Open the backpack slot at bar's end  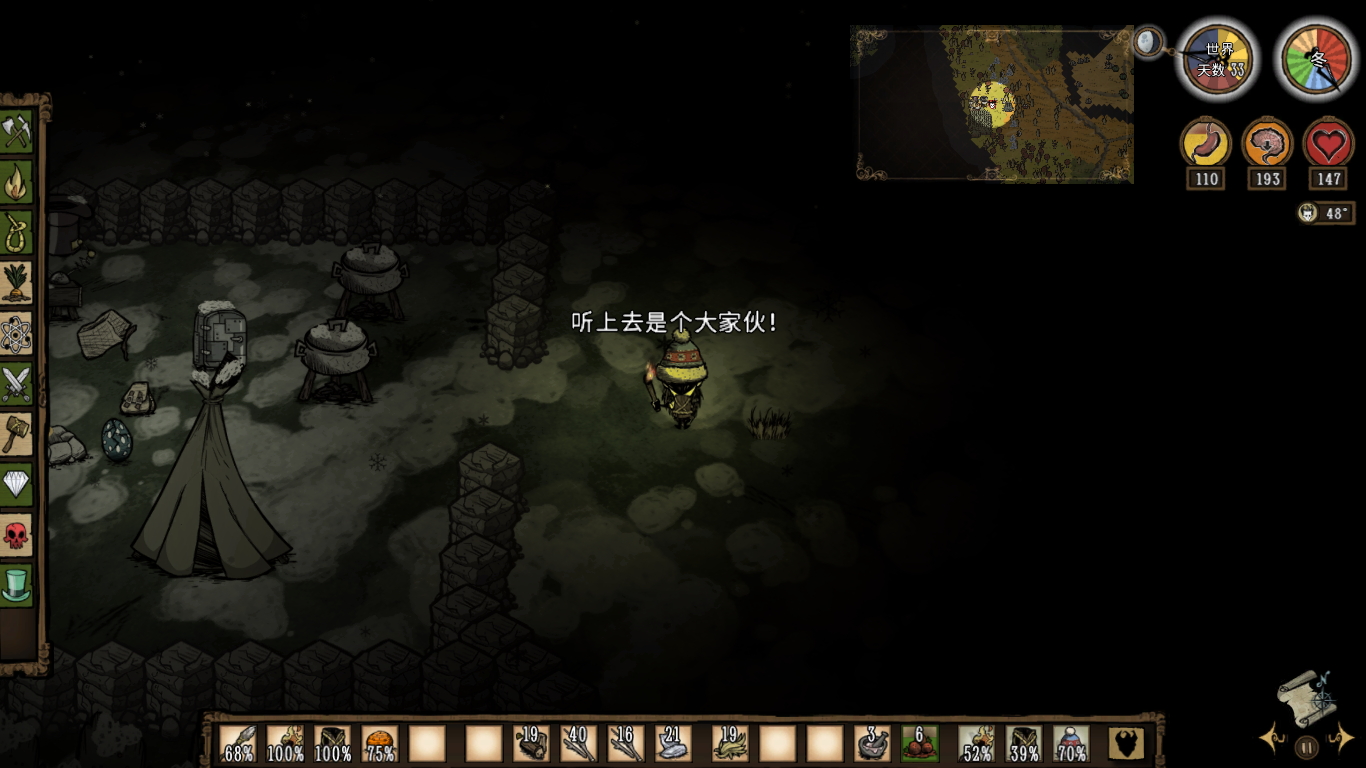(1126, 744)
